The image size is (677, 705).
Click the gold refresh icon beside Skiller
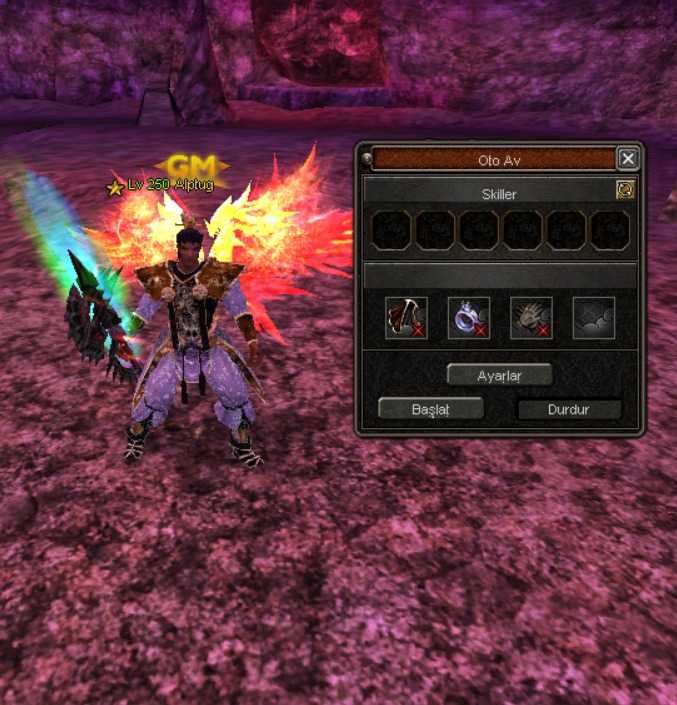click(x=625, y=190)
